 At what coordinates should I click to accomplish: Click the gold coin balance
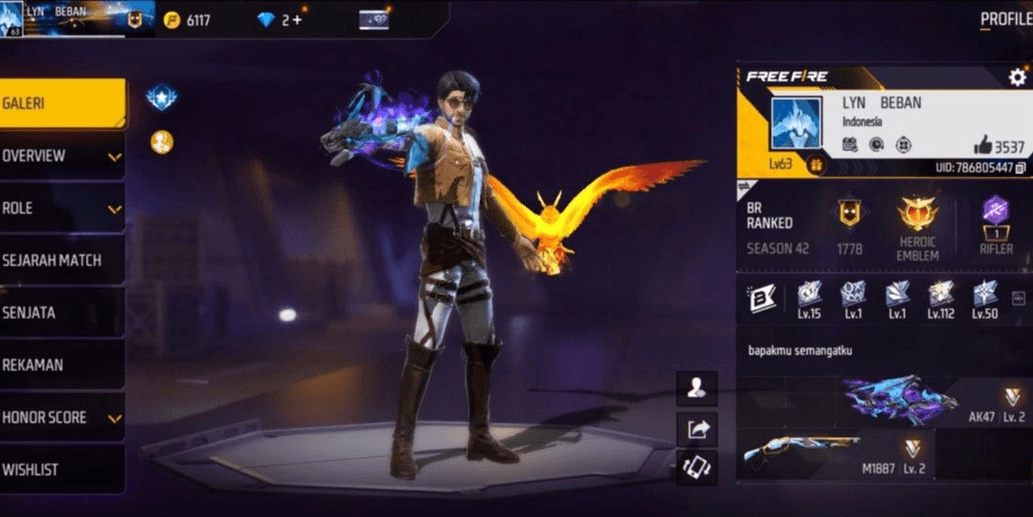pos(188,20)
